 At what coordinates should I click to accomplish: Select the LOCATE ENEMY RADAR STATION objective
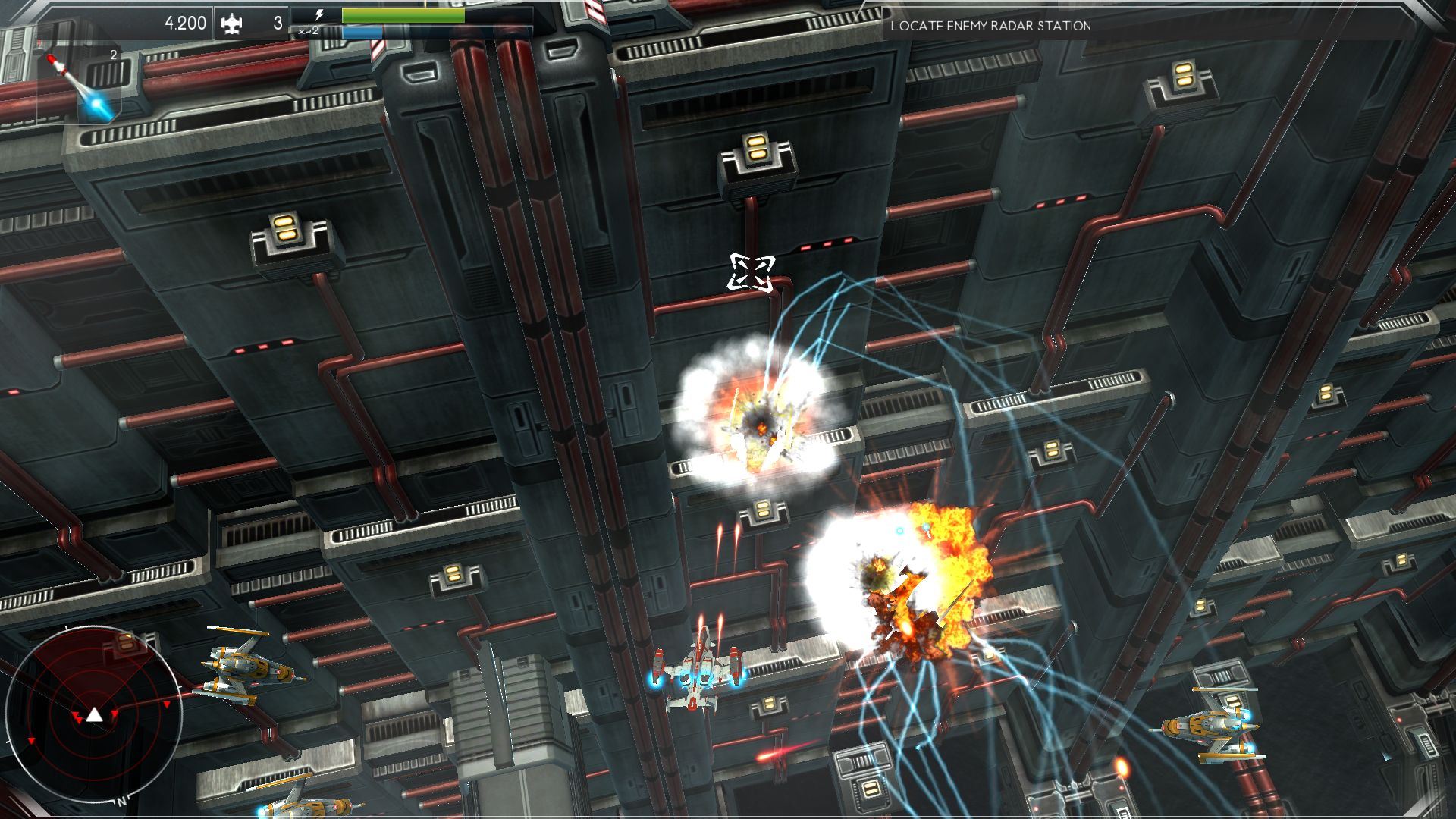991,25
